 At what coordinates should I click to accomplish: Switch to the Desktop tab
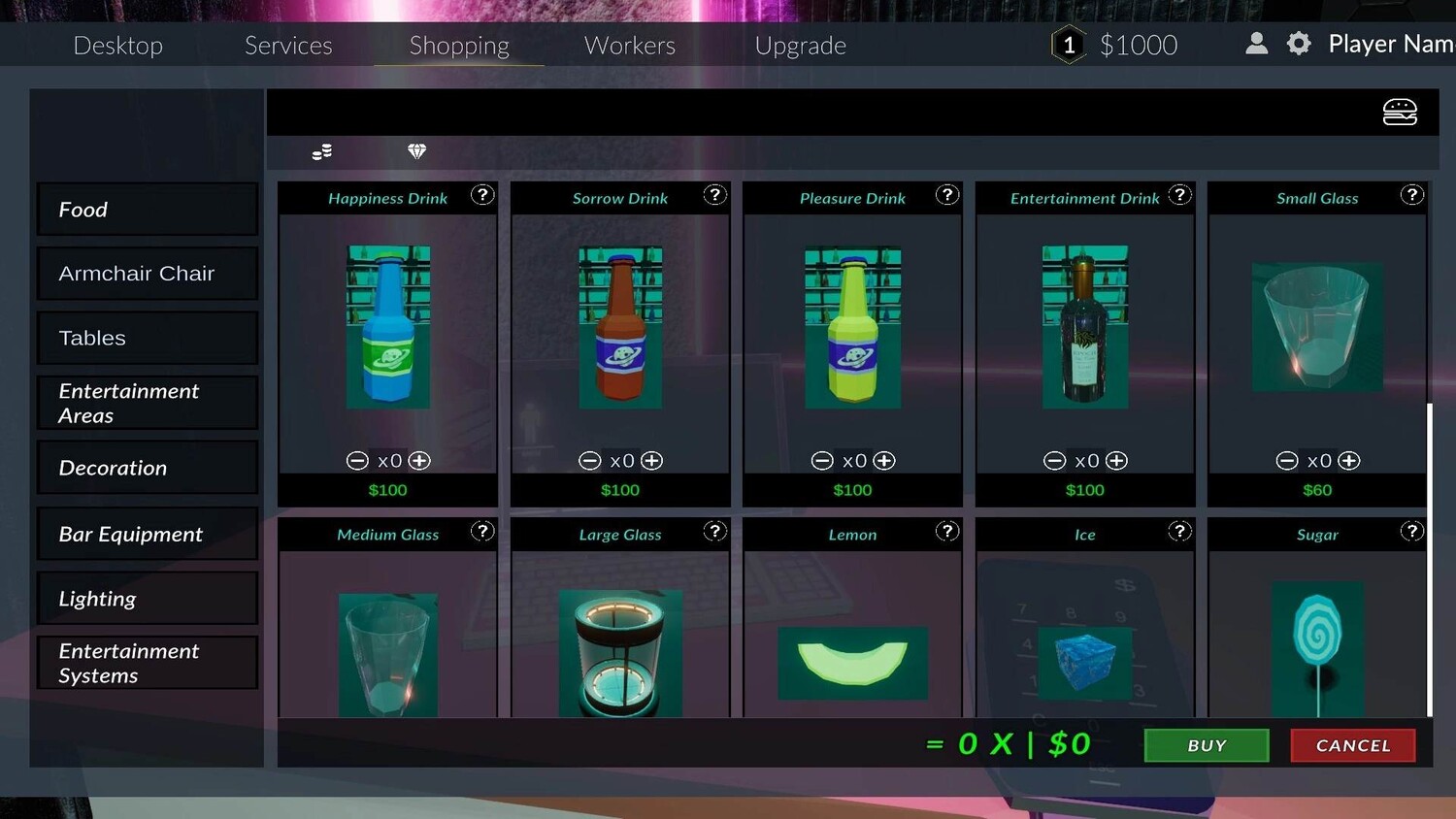click(118, 46)
